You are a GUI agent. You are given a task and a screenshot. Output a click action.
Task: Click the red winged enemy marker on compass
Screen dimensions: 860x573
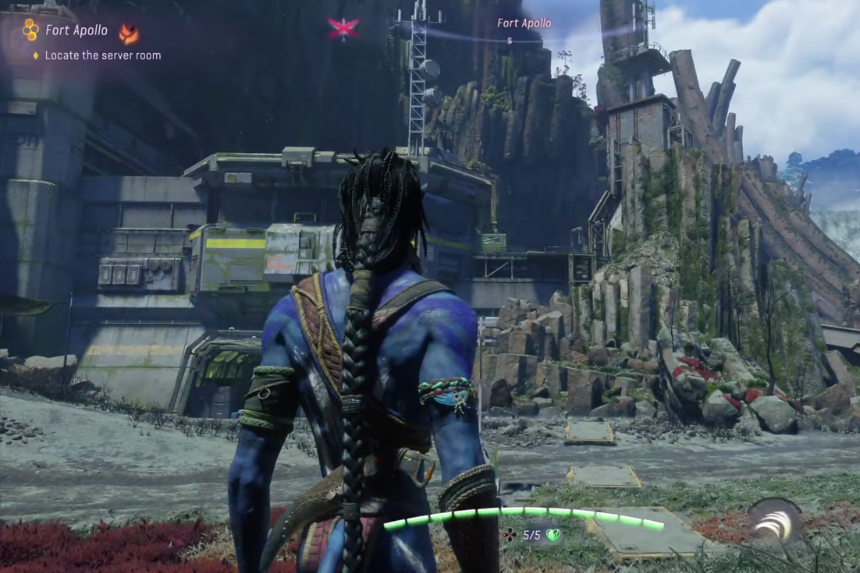click(x=342, y=28)
